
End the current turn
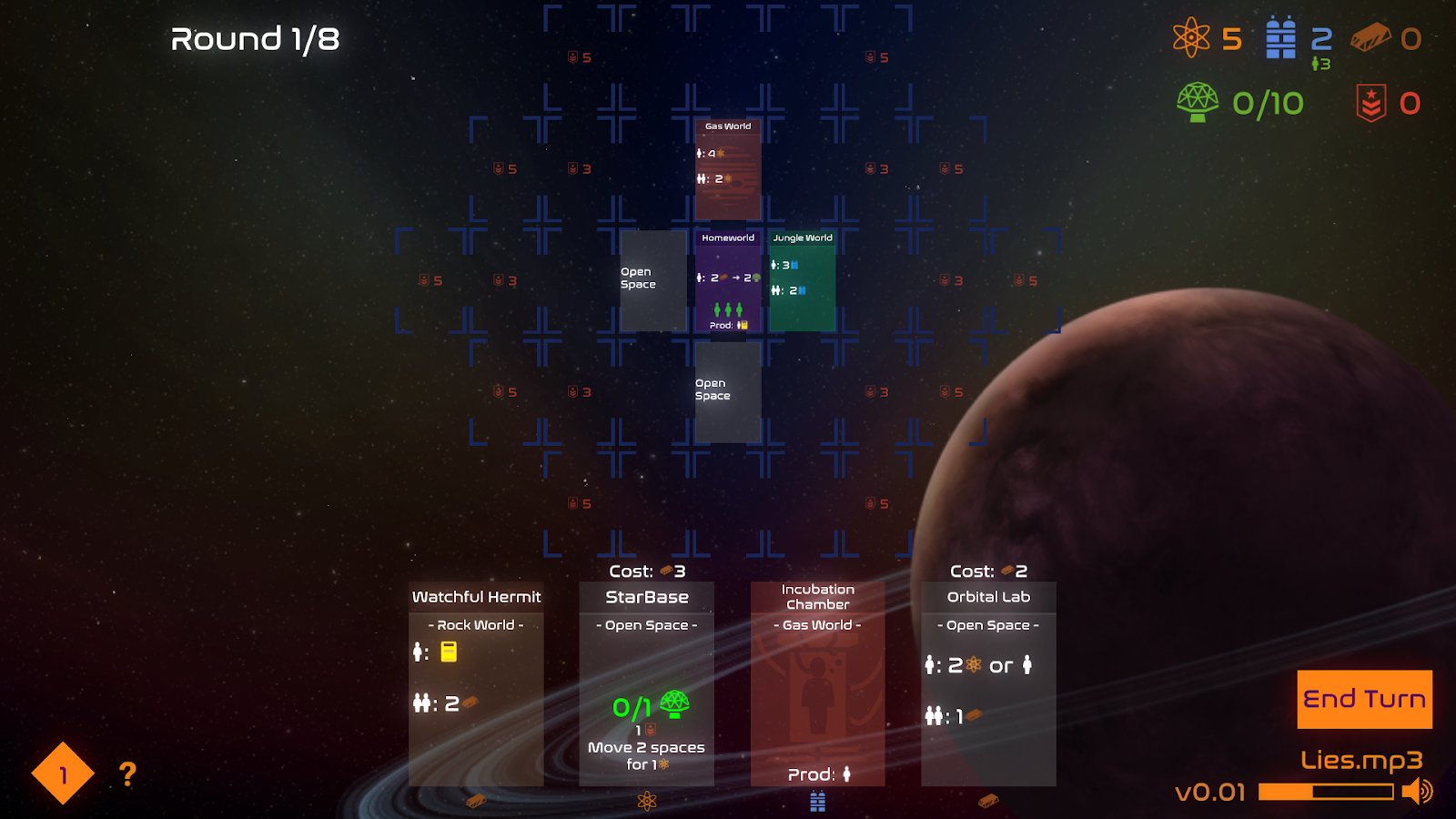(x=1364, y=699)
